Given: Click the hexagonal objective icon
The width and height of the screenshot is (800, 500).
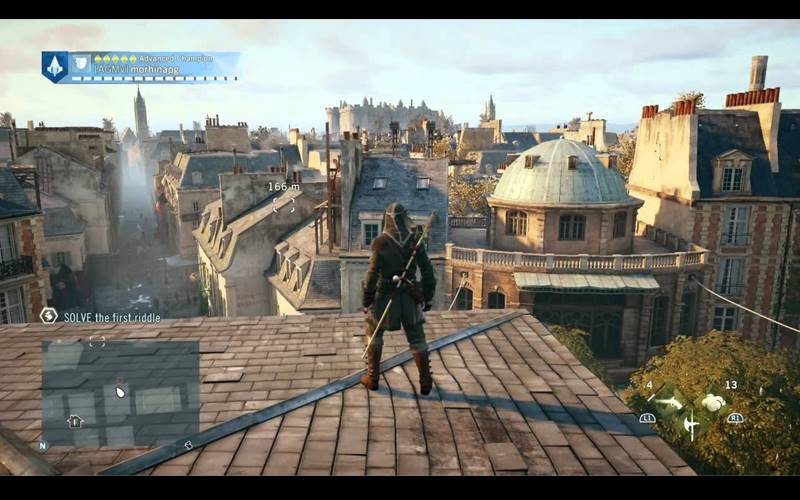Looking at the screenshot, I should (x=48, y=316).
